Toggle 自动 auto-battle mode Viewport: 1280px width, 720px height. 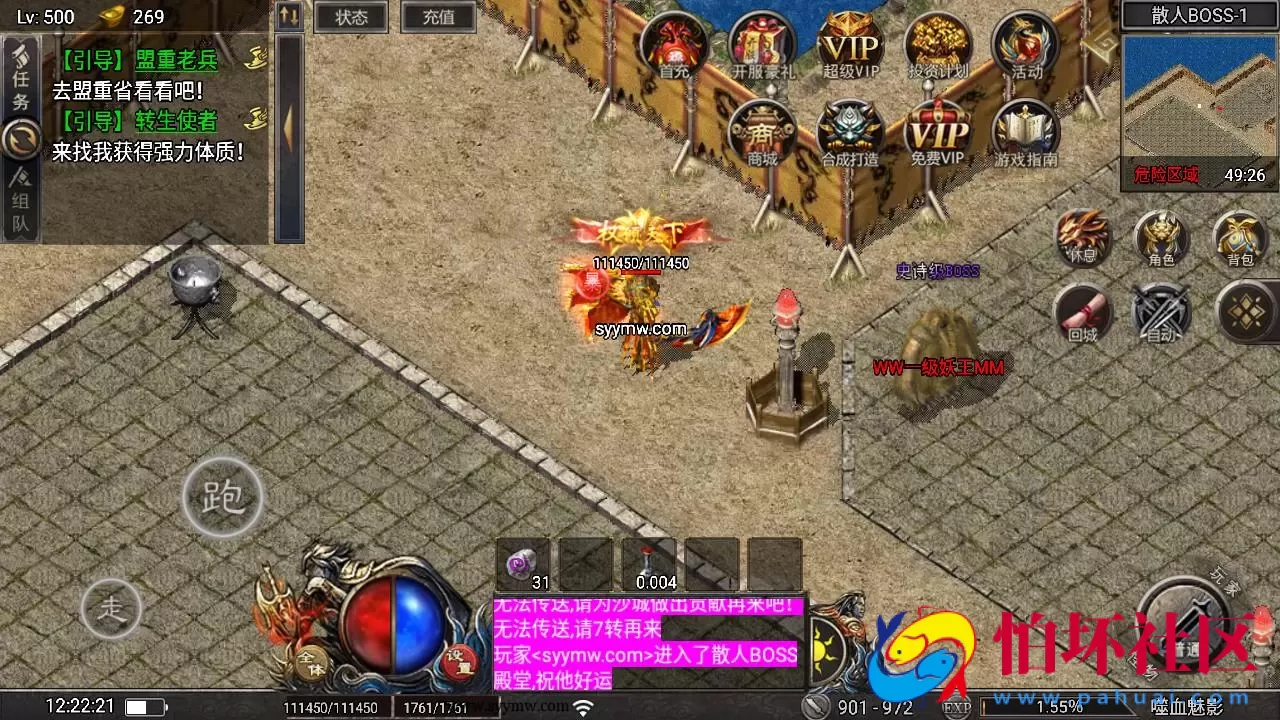click(x=1160, y=313)
